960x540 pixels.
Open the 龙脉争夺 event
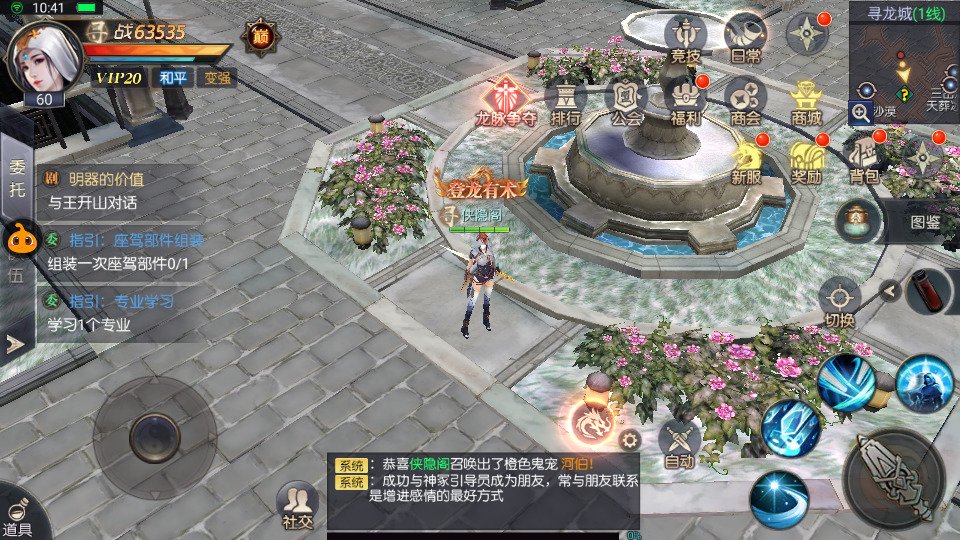point(506,103)
